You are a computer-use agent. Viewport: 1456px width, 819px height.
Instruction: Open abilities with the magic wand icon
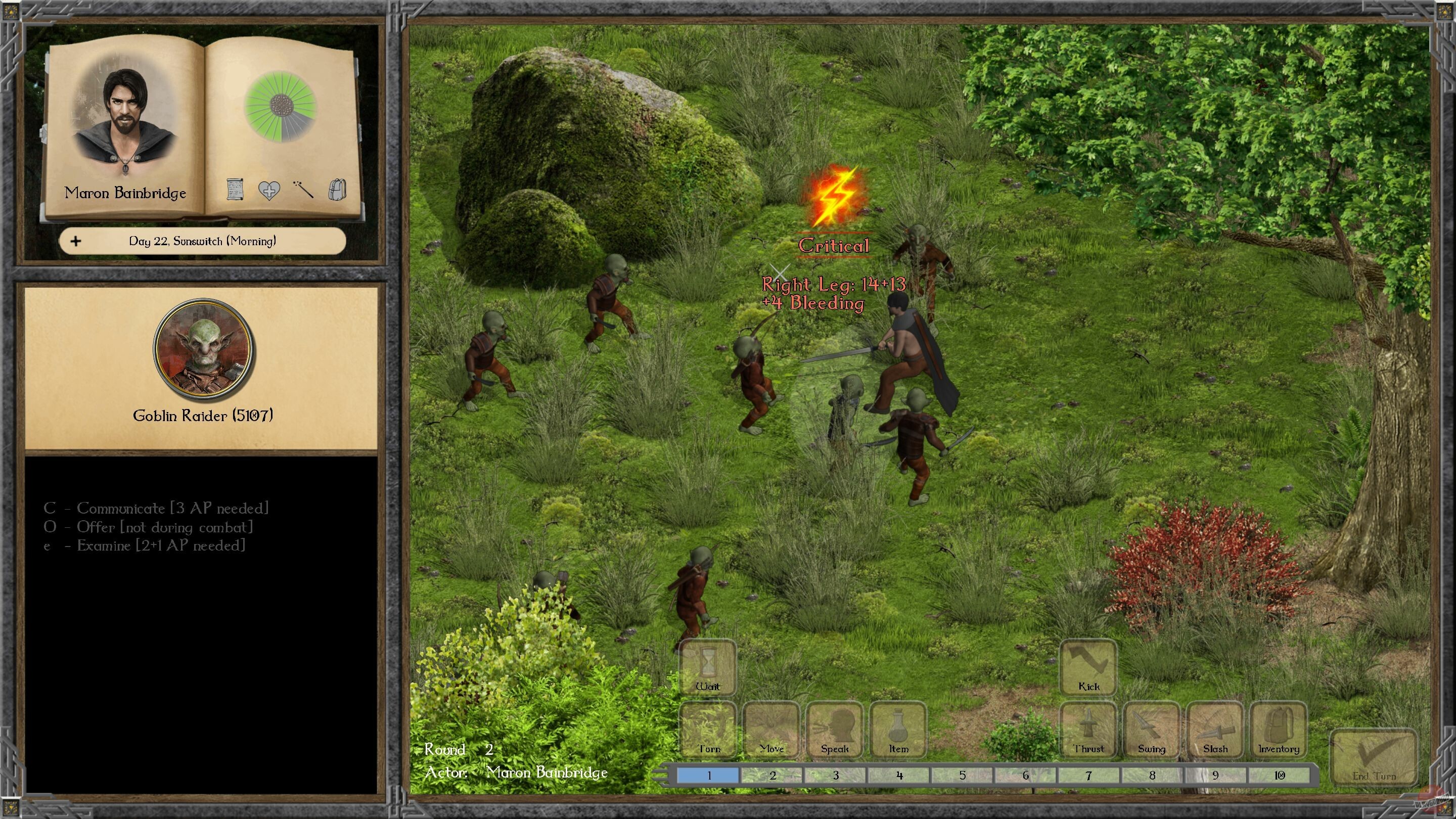pos(303,191)
